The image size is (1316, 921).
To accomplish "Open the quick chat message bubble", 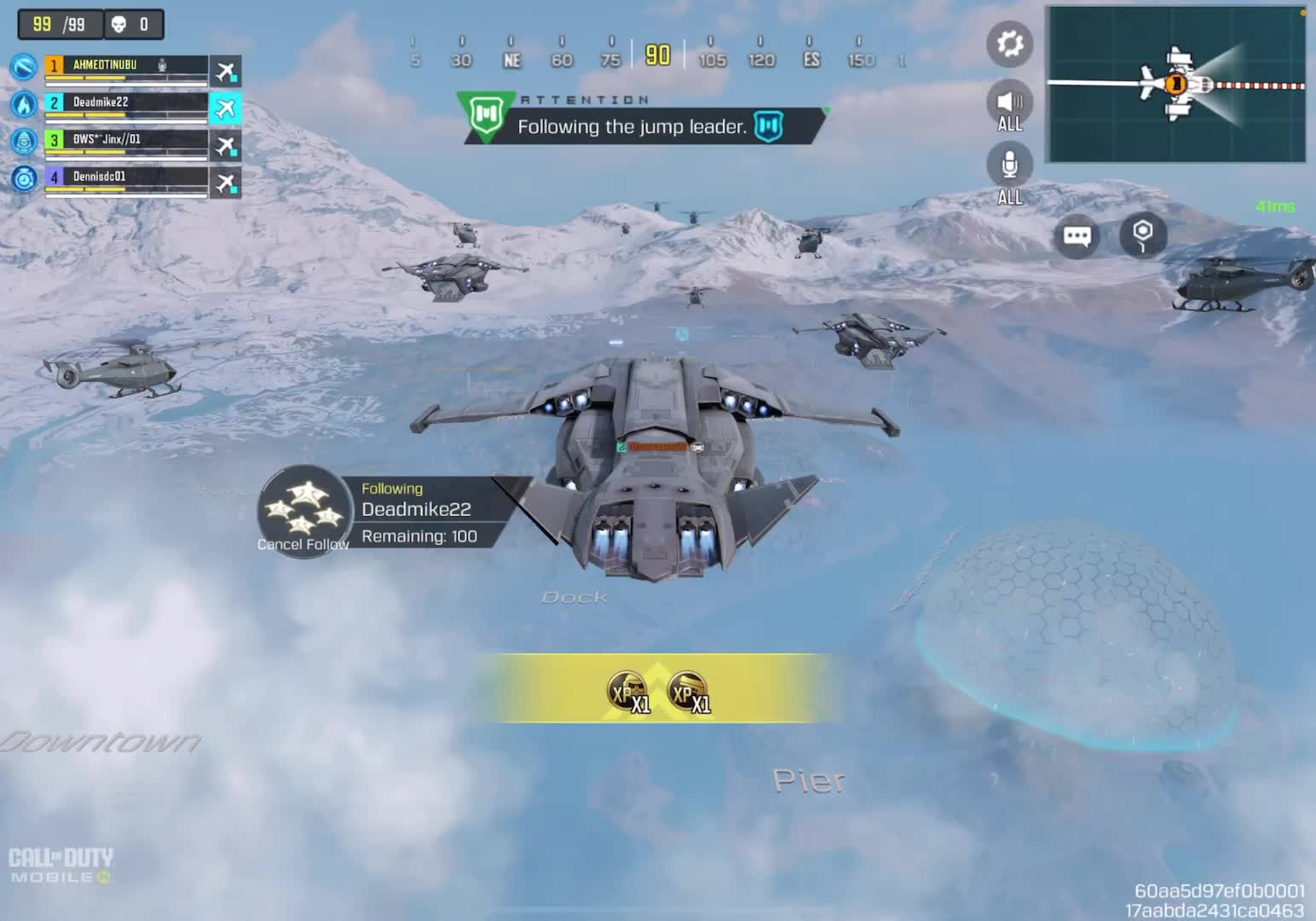I will tap(1076, 236).
